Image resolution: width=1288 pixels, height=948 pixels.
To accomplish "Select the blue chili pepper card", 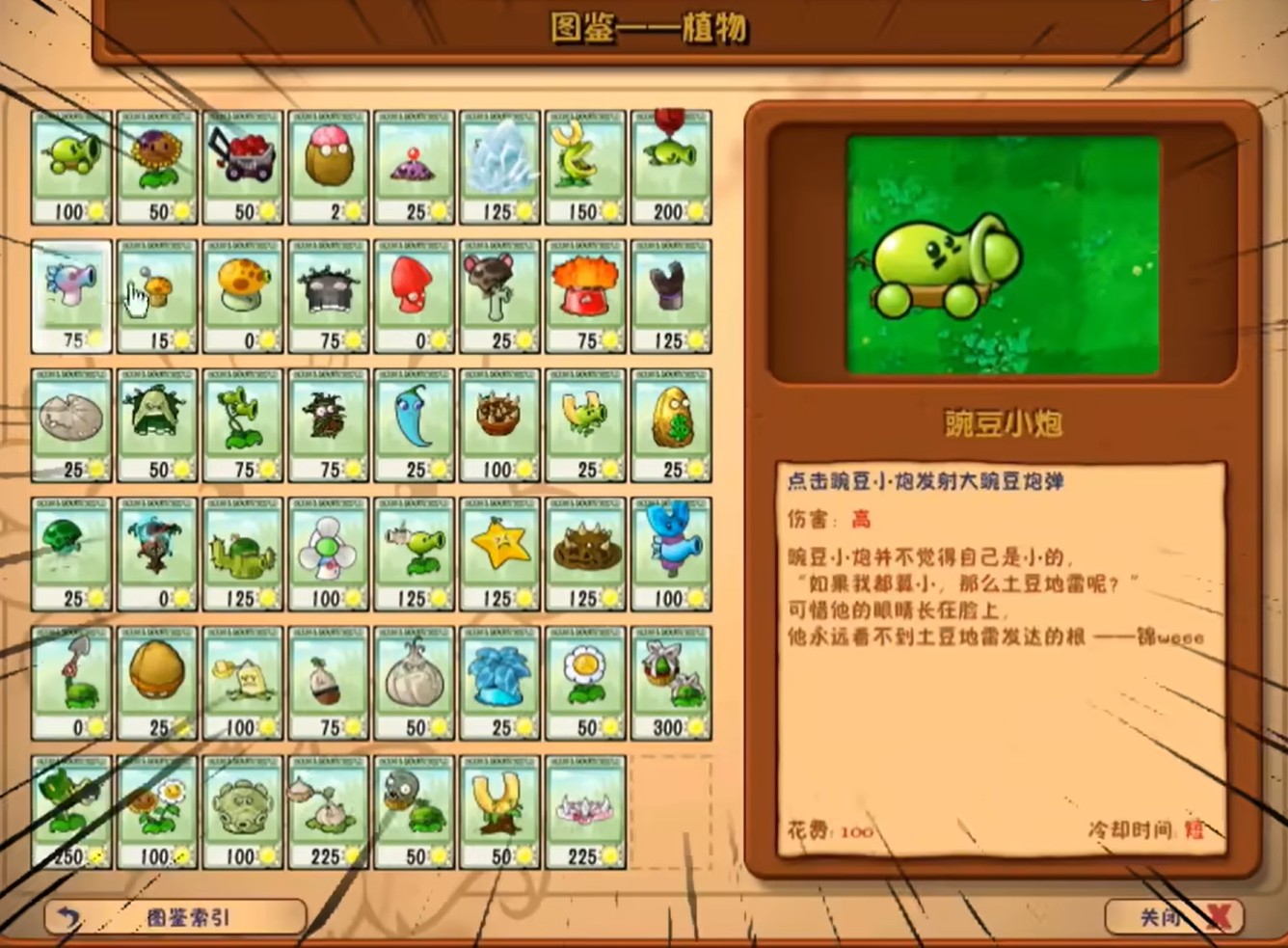I will point(414,424).
